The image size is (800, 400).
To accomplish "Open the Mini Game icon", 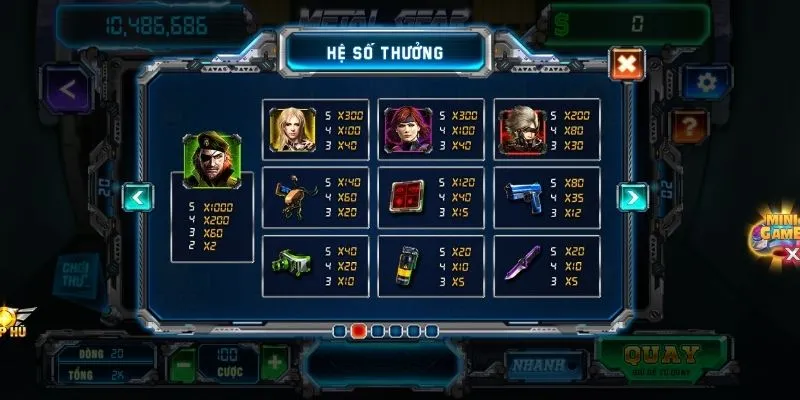I will point(777,232).
